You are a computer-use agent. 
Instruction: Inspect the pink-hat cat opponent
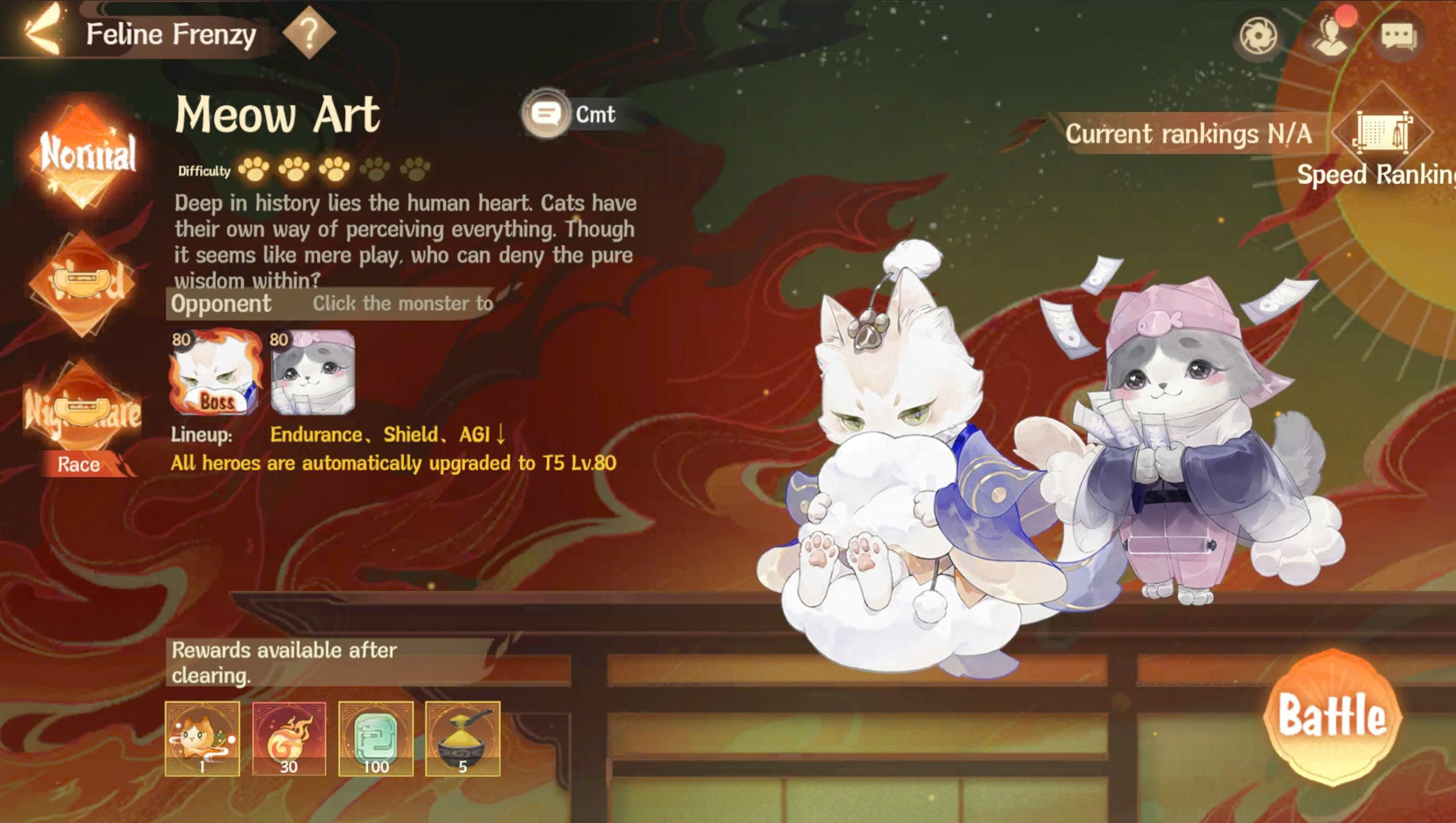(x=313, y=372)
